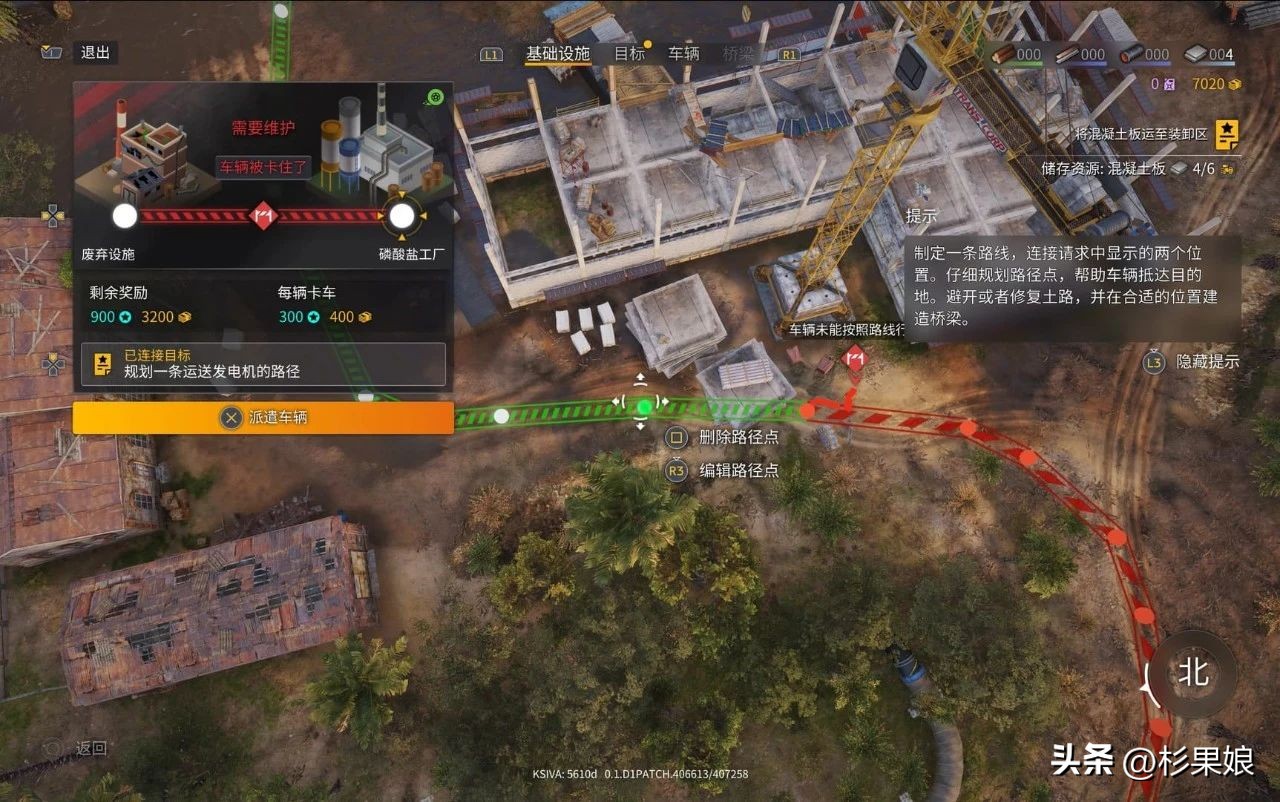This screenshot has height=802, width=1280.
Task: Select the green waypoint node on the map
Action: pyautogui.click(x=645, y=407)
